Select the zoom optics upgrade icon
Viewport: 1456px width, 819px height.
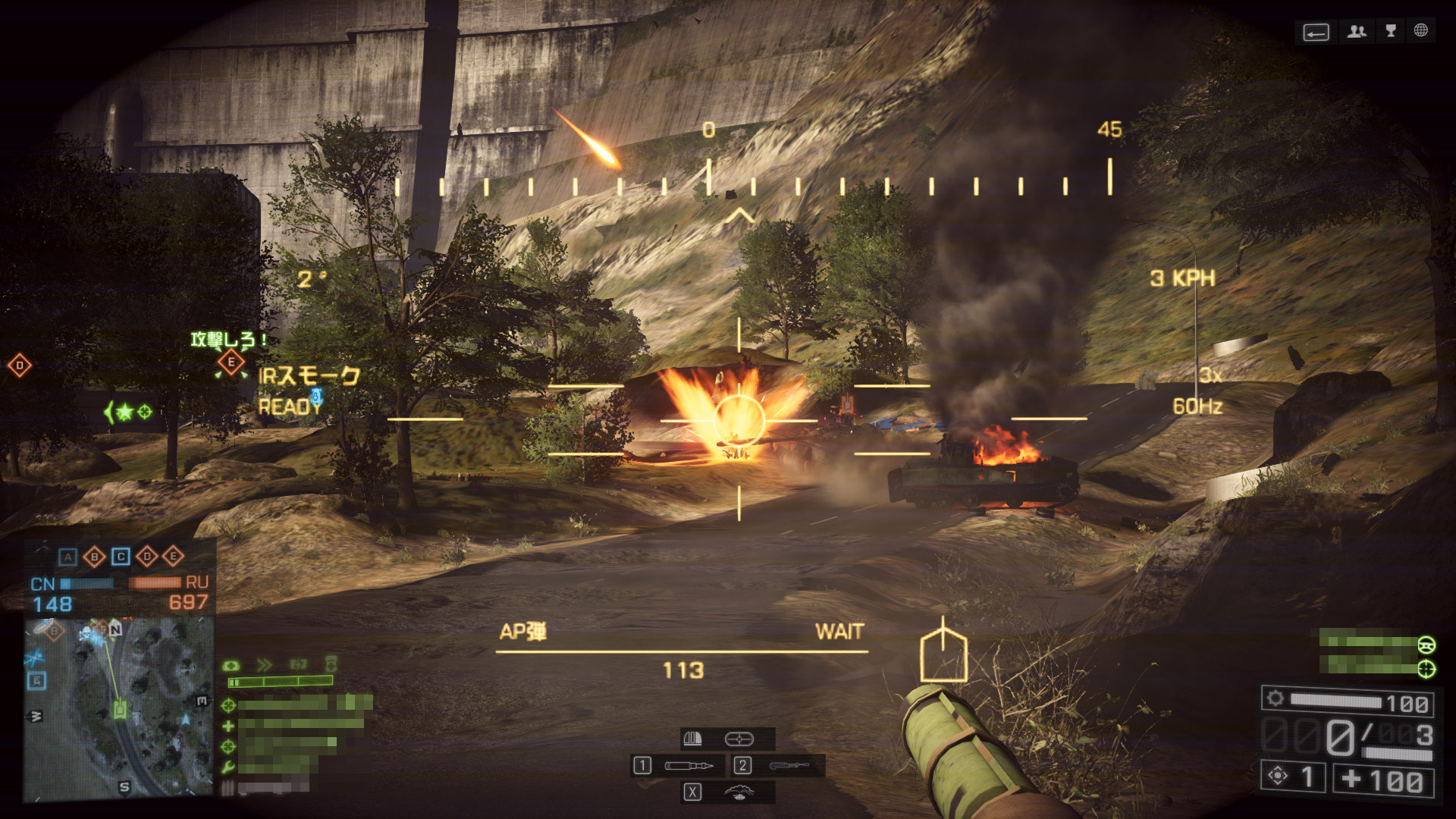click(739, 738)
